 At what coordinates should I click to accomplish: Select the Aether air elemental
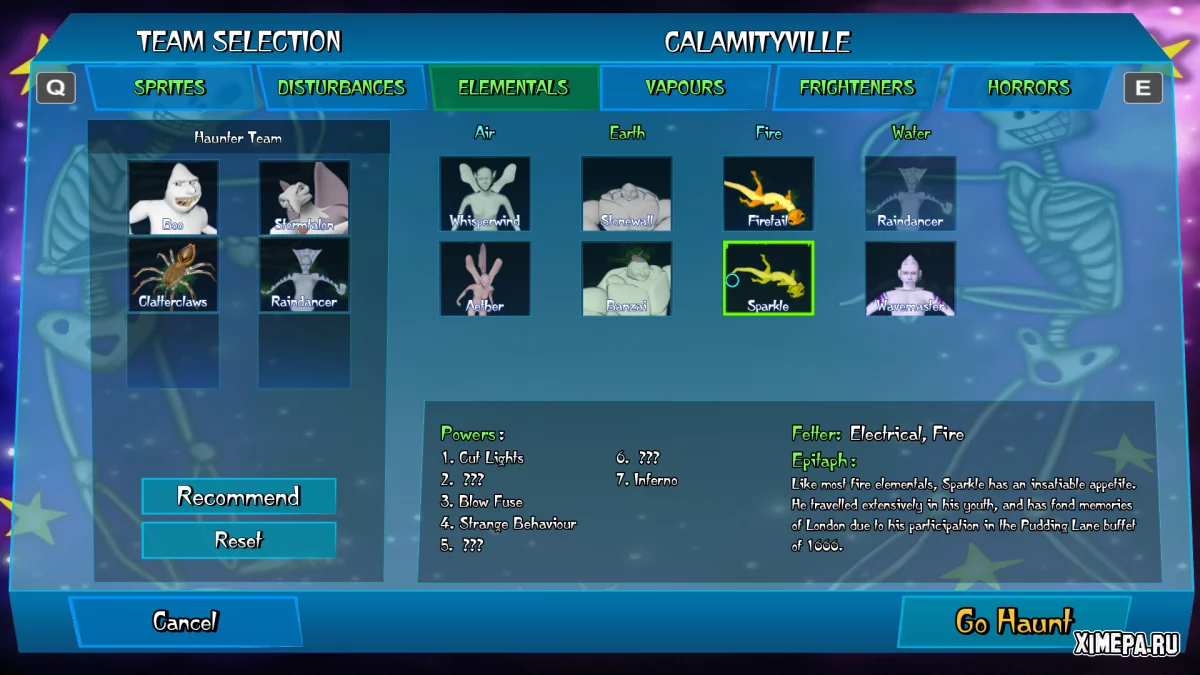pyautogui.click(x=485, y=278)
